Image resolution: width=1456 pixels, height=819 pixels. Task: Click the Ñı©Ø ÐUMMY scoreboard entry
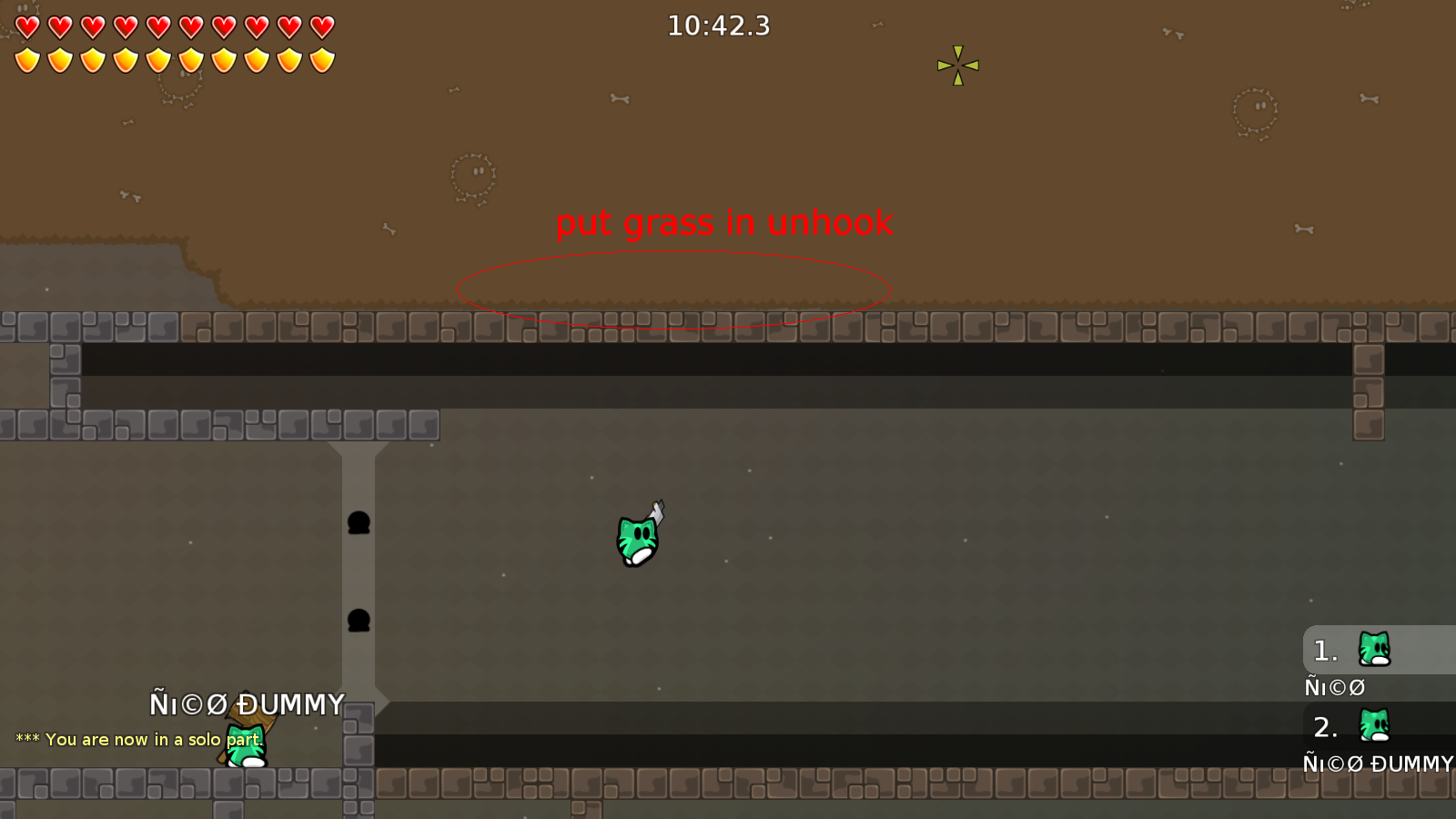click(x=1377, y=764)
